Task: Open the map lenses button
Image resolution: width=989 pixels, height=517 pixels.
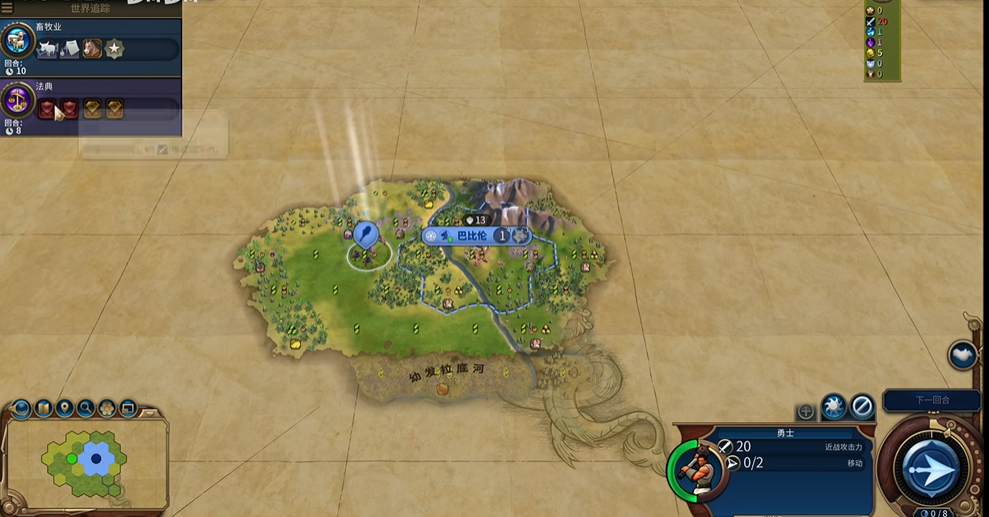Action: point(43,408)
